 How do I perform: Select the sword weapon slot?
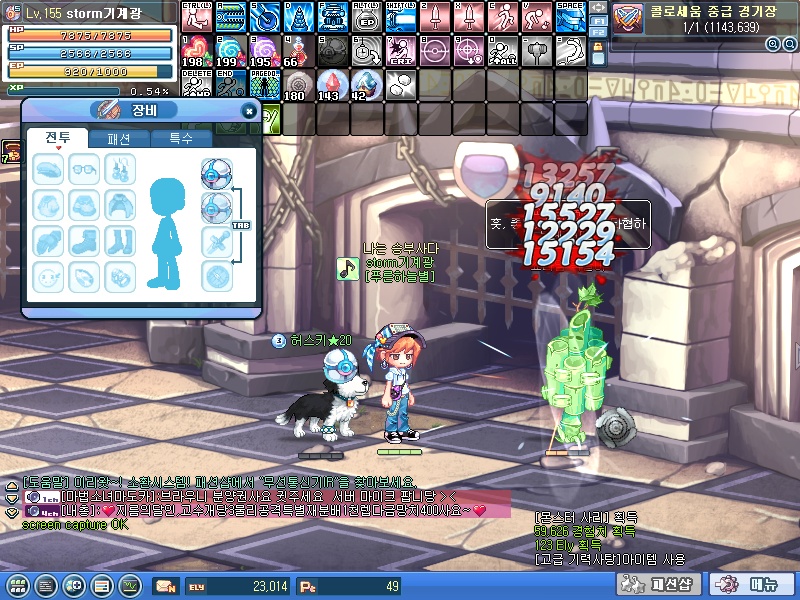pyautogui.click(x=217, y=241)
